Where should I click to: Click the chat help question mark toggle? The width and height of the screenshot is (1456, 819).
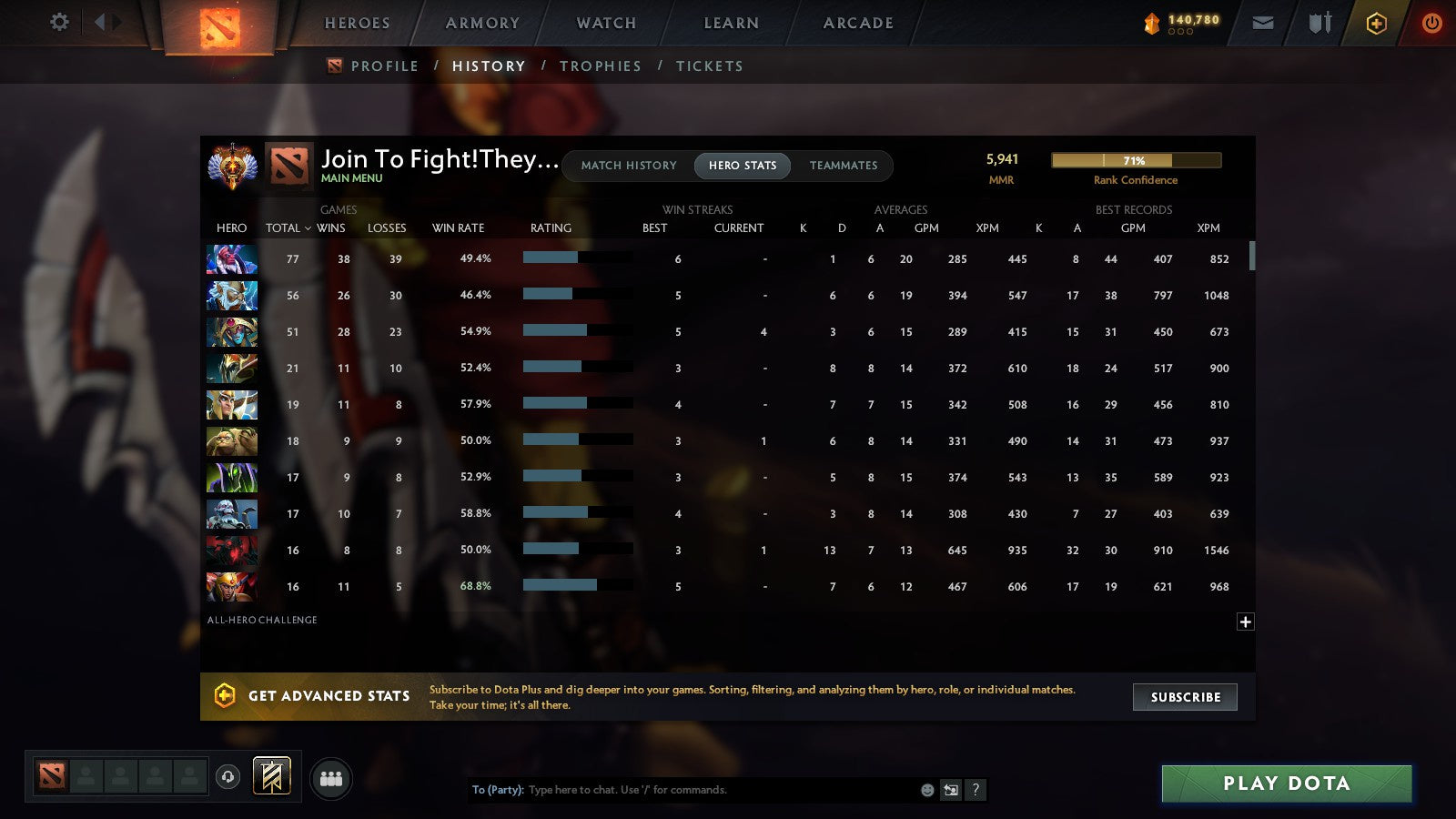(x=976, y=790)
